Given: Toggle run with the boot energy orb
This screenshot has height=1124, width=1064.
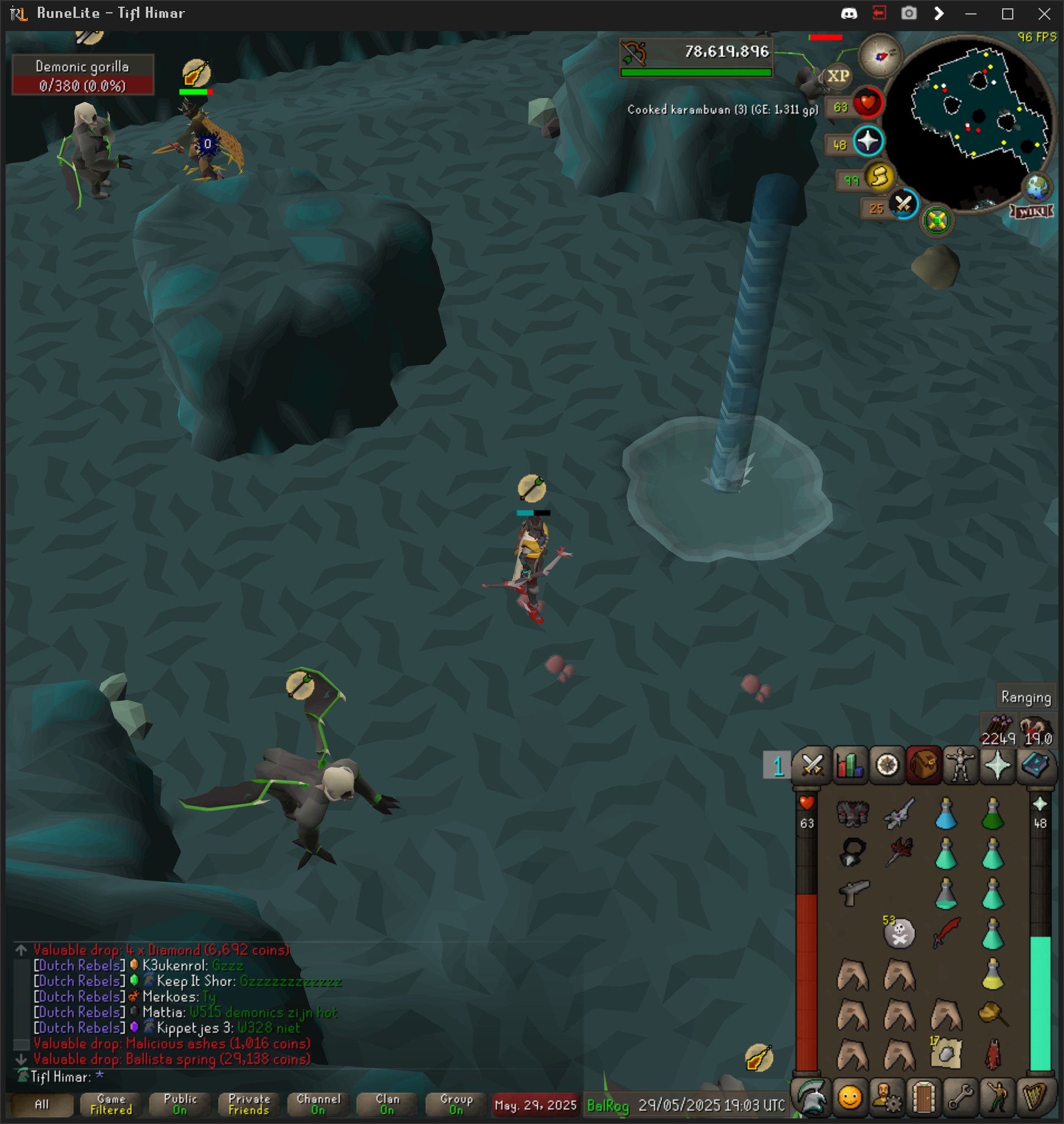Looking at the screenshot, I should click(x=879, y=177).
